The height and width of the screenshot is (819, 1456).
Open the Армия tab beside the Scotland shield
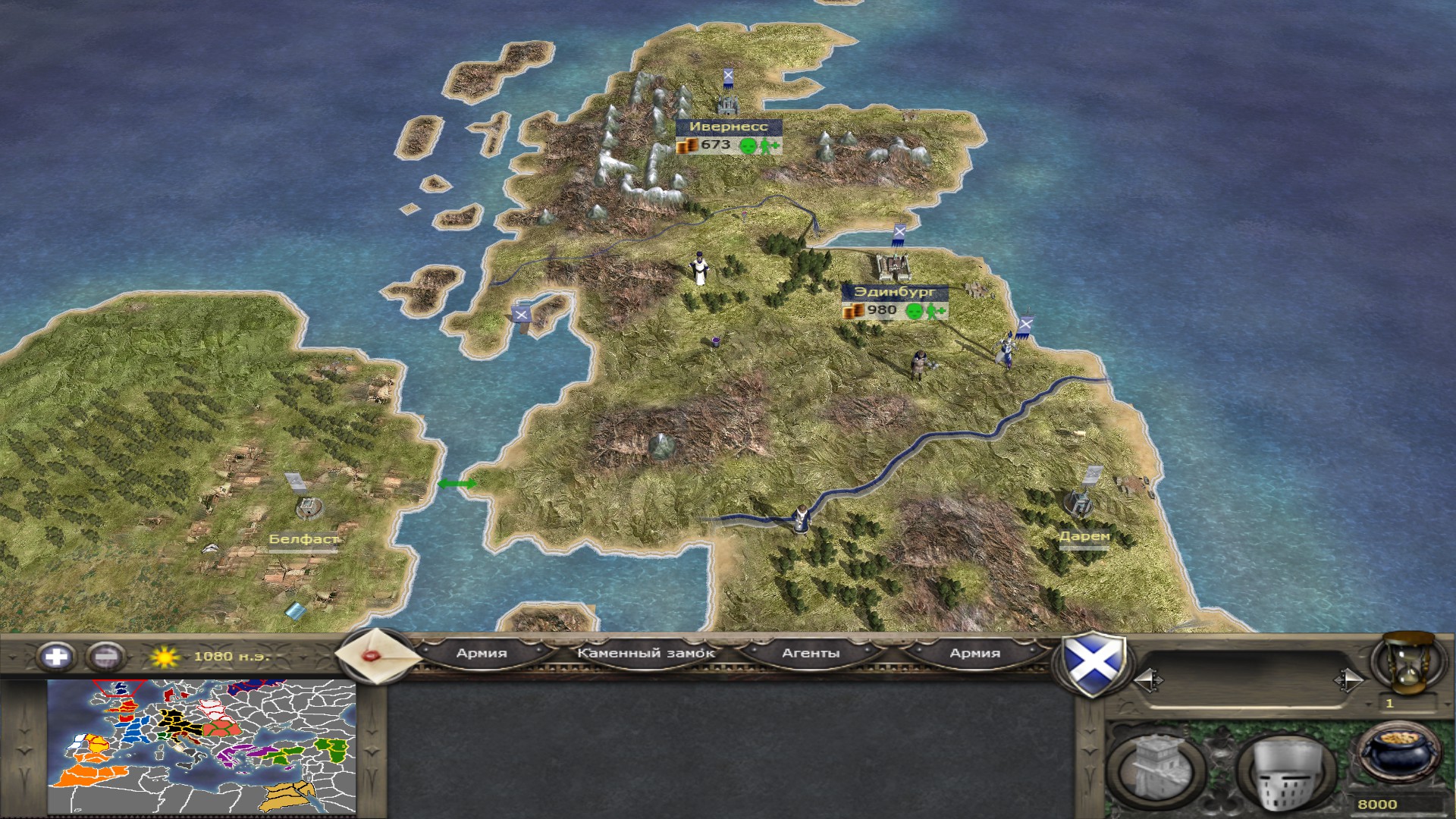coord(974,653)
